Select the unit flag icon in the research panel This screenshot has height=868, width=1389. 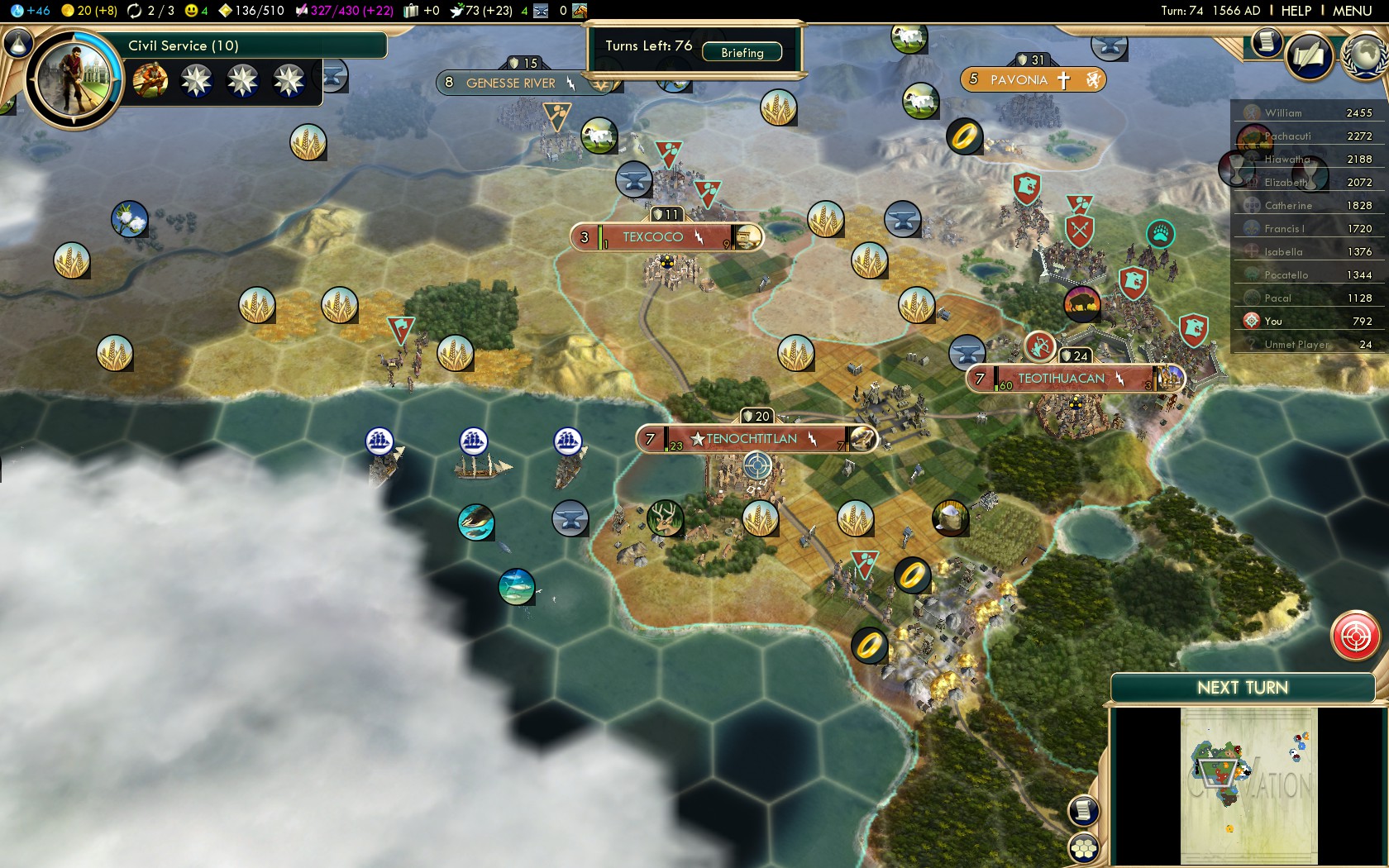coord(150,81)
